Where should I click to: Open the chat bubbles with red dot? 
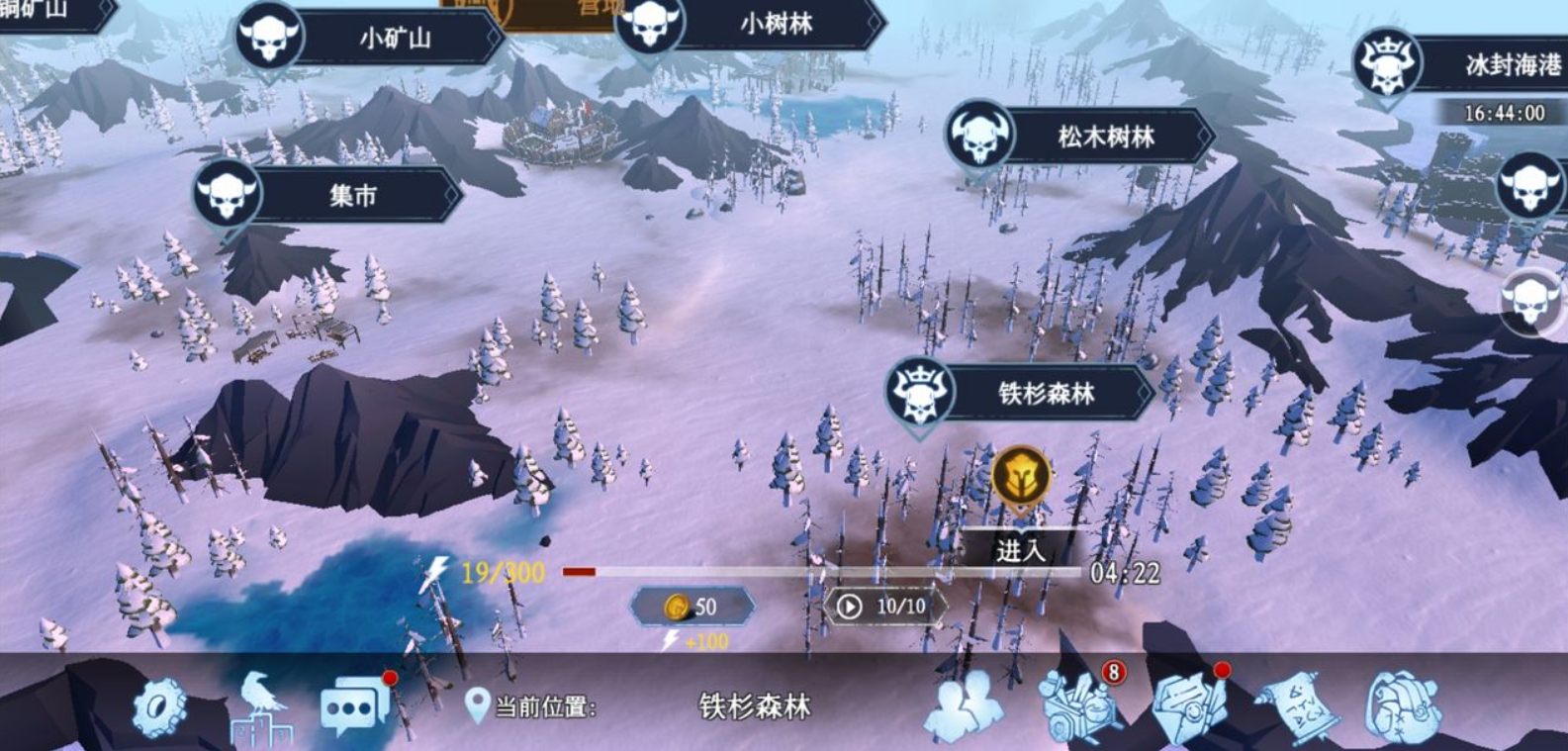[x=356, y=705]
